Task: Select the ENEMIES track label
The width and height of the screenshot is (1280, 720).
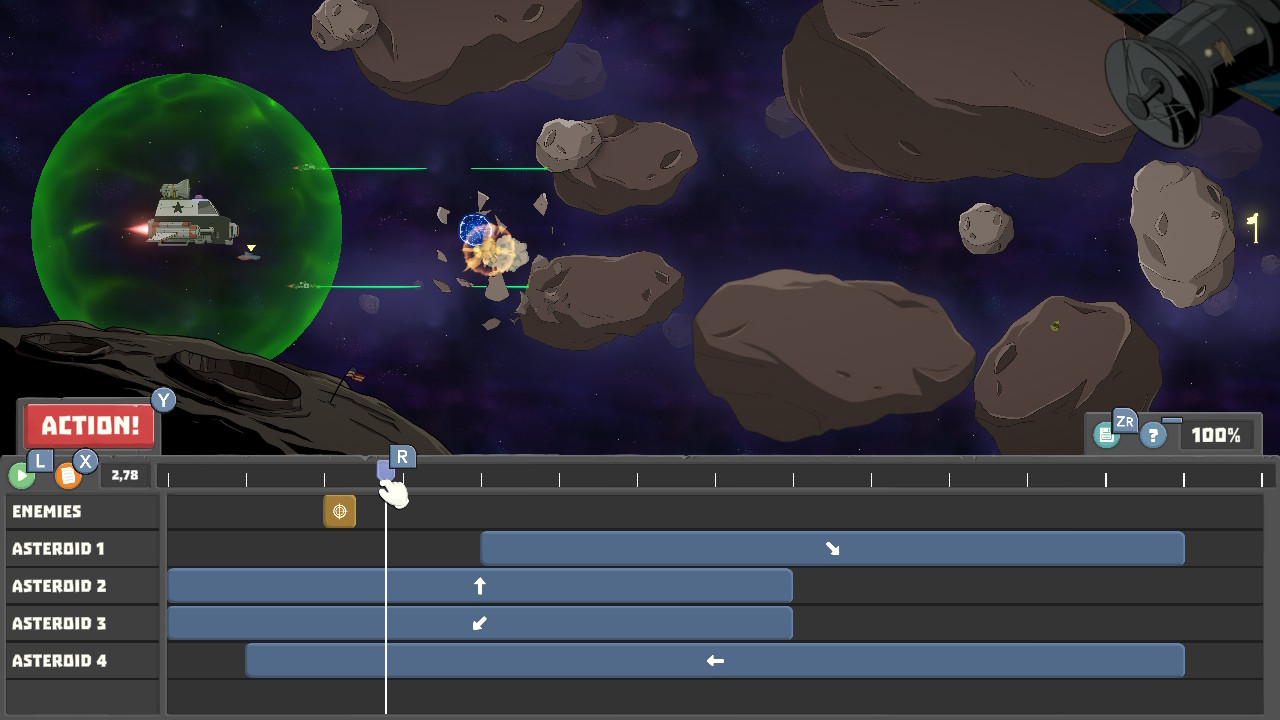Action: 82,511
